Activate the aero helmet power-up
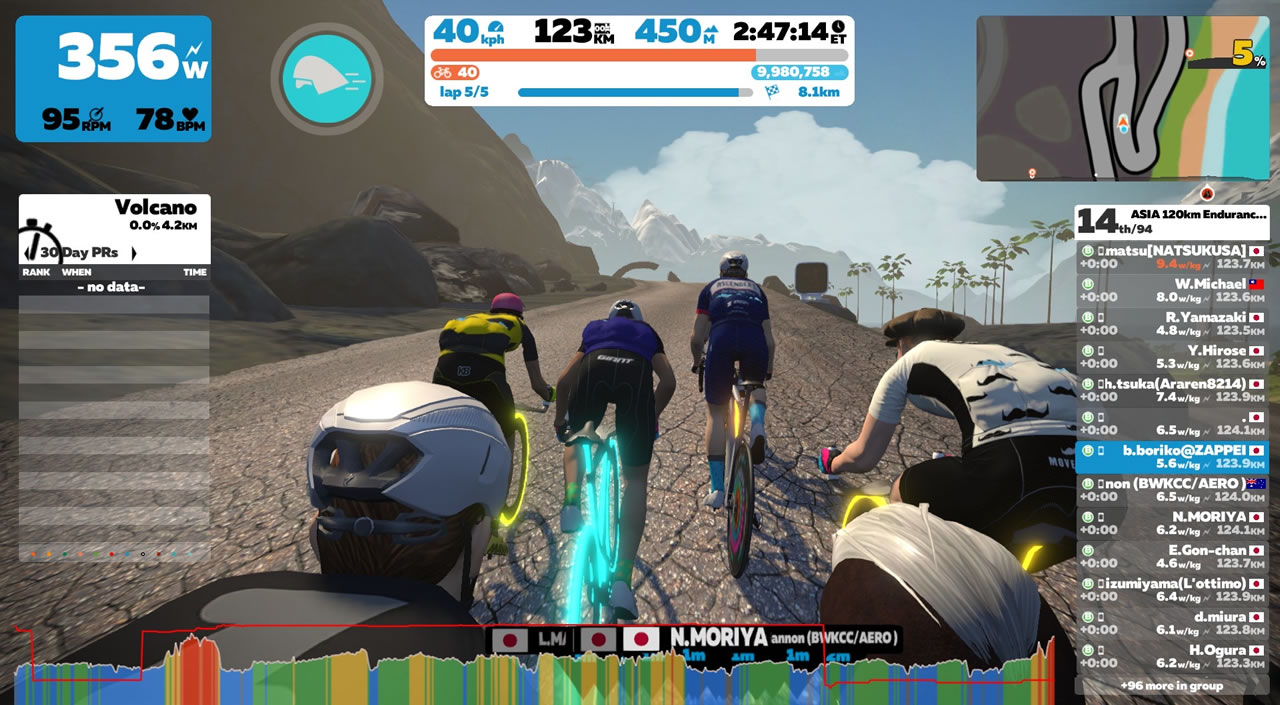1280x705 pixels. pos(326,79)
